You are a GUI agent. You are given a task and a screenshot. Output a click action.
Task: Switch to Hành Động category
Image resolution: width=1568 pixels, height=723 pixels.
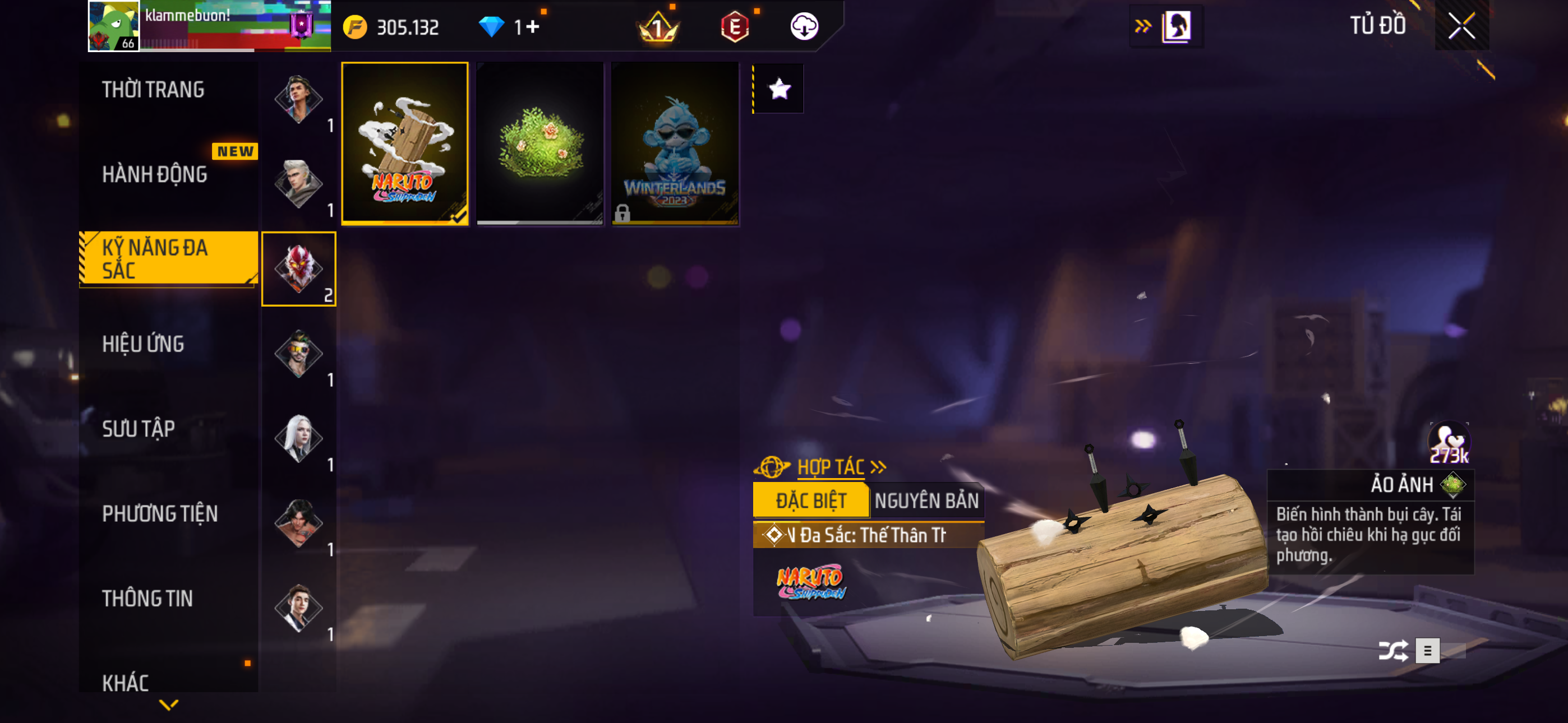[x=155, y=175]
